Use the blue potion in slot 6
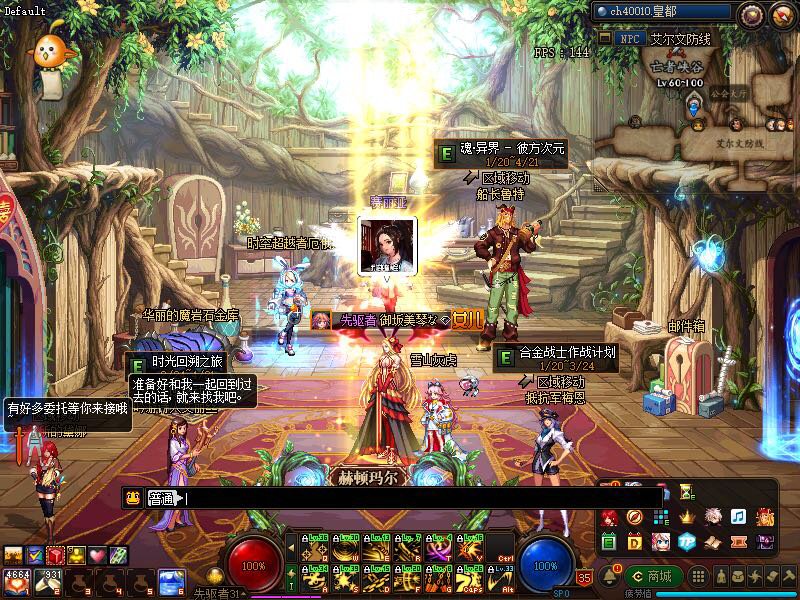800x600 pixels. [170, 580]
